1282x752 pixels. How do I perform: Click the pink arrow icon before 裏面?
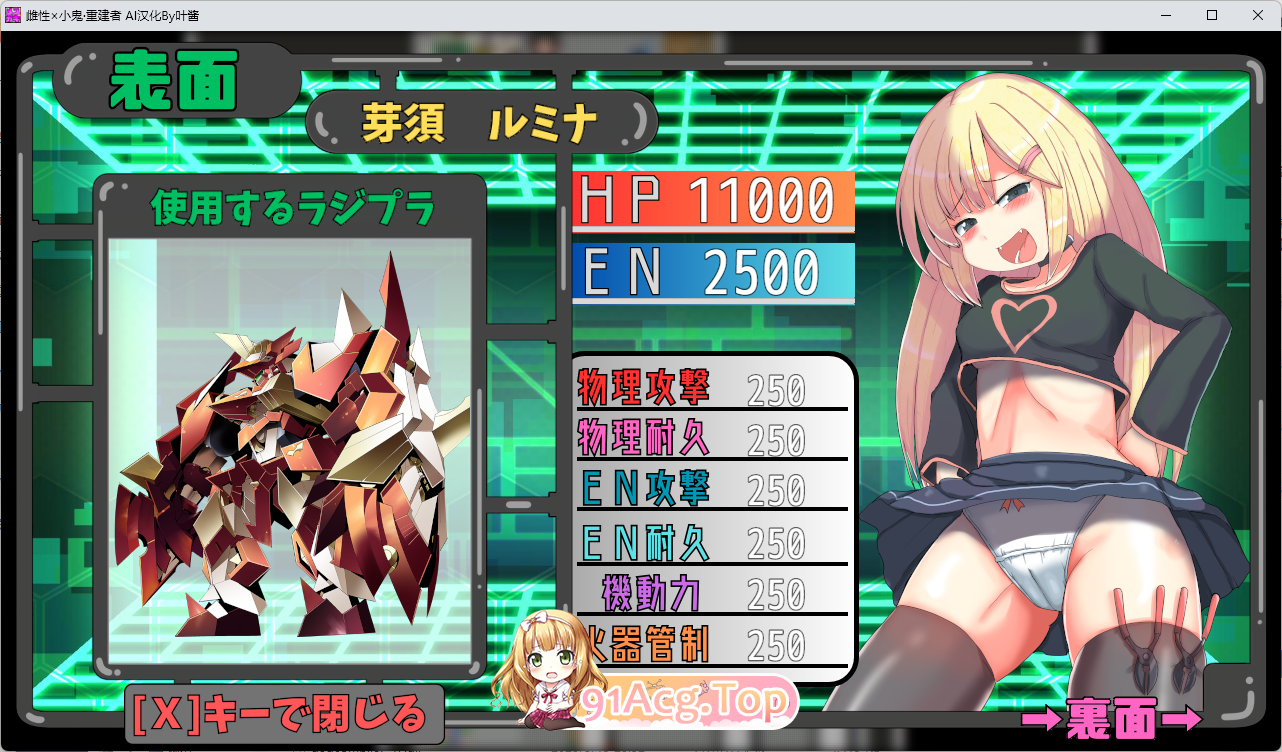coord(1040,718)
